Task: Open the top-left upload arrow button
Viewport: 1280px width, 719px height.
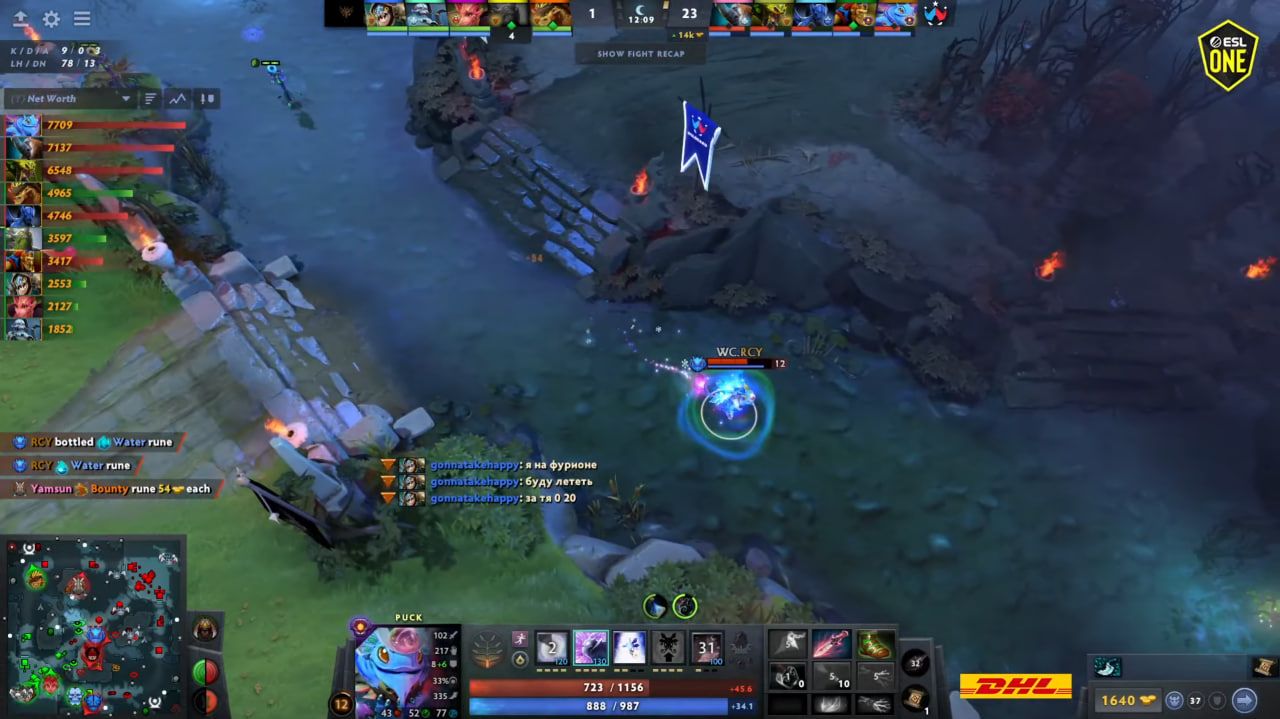Action: click(20, 19)
